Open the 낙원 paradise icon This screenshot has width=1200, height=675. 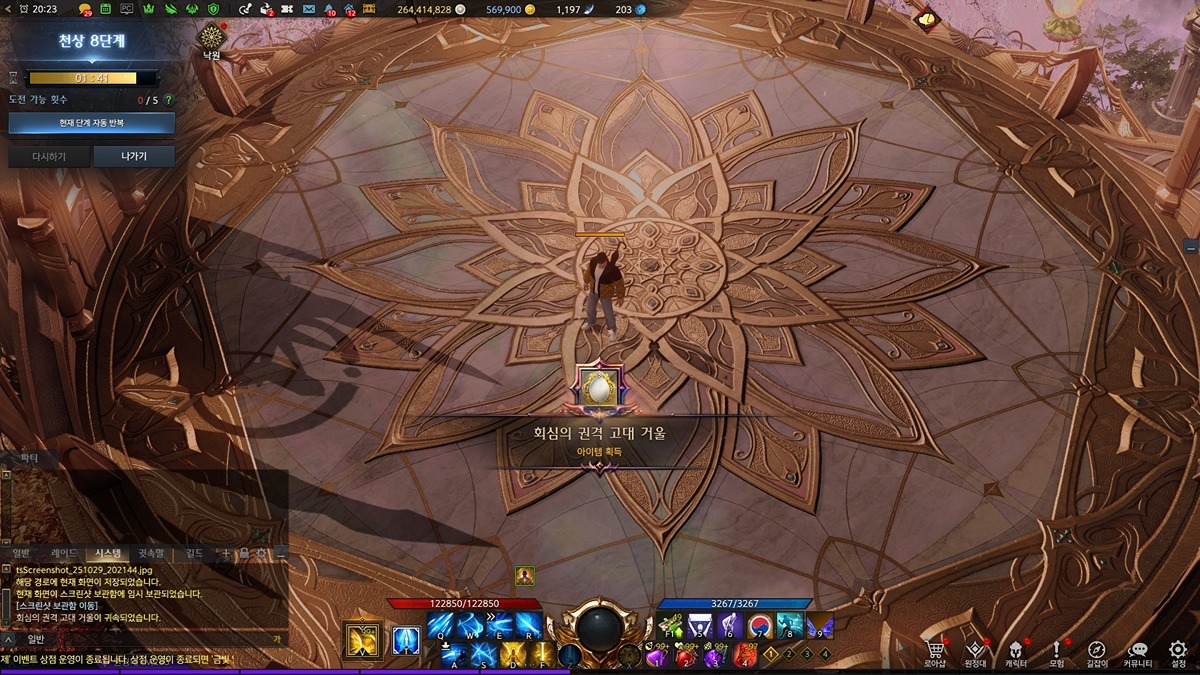[x=211, y=38]
